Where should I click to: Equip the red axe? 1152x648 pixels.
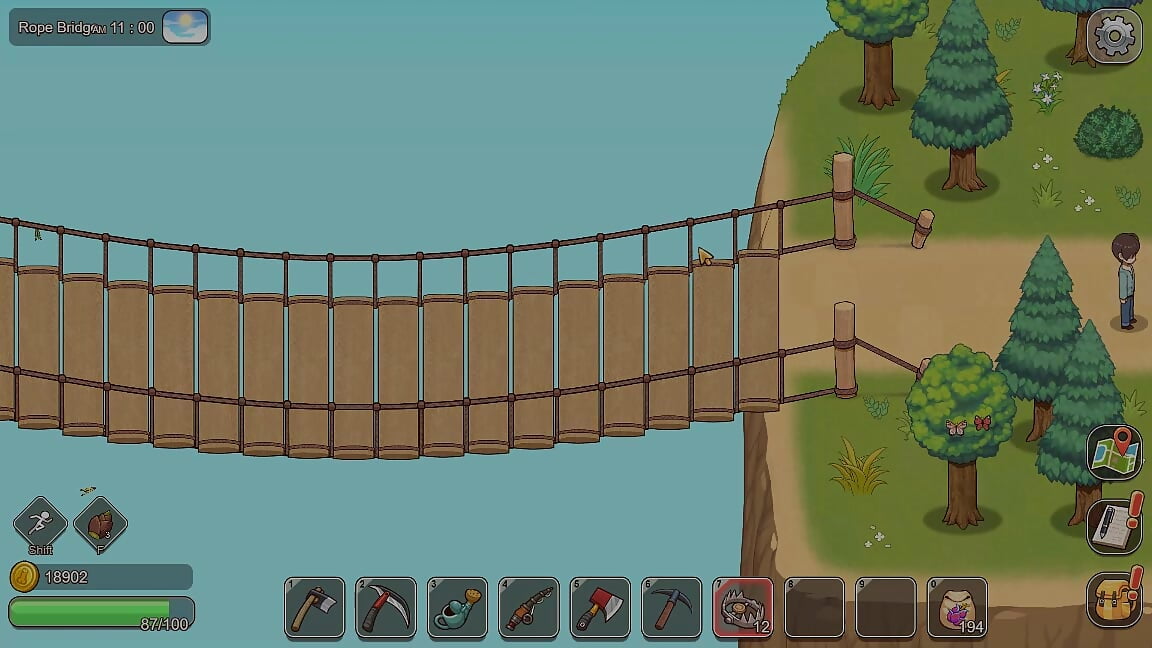[600, 607]
